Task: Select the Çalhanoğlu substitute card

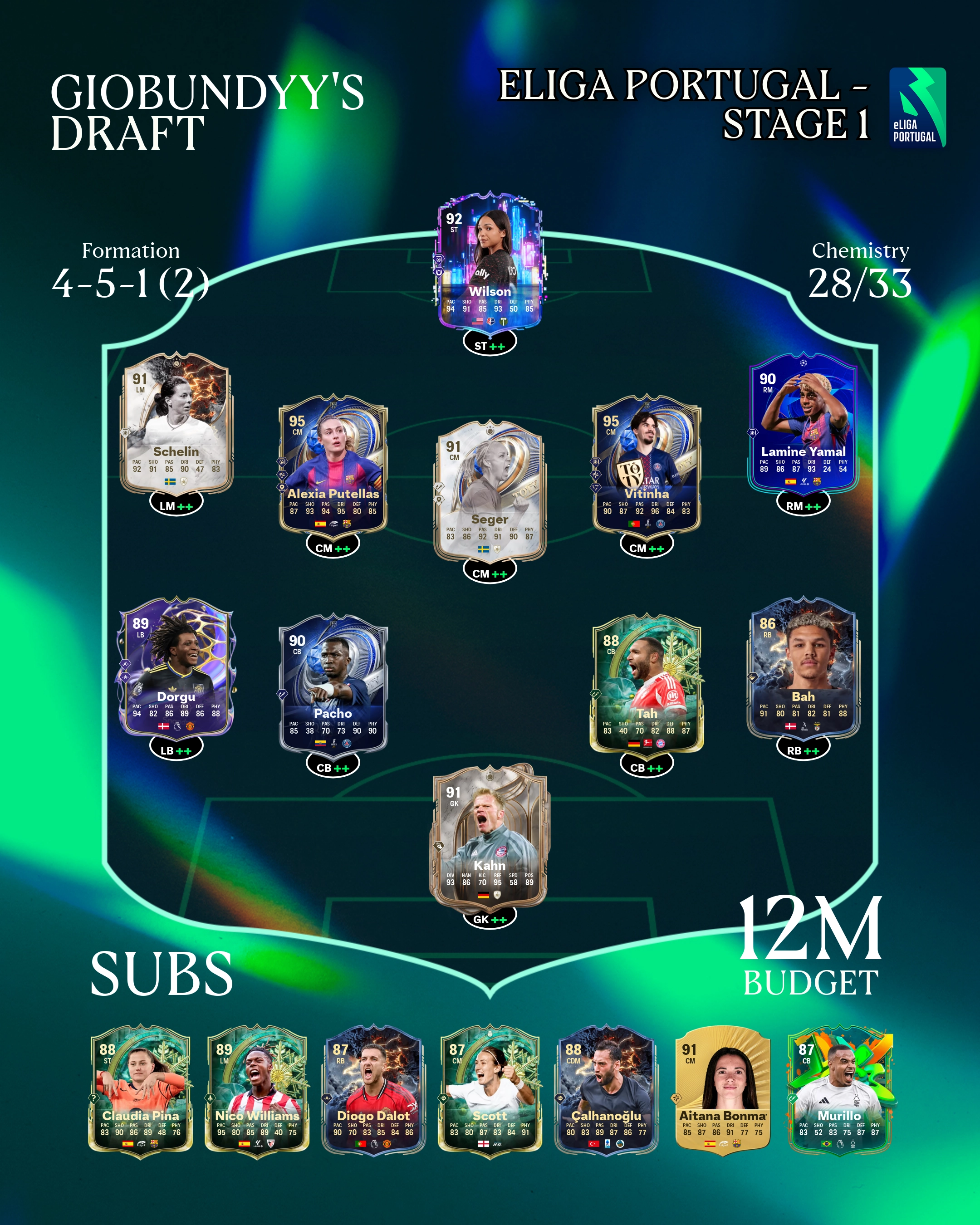Action: tap(606, 1090)
